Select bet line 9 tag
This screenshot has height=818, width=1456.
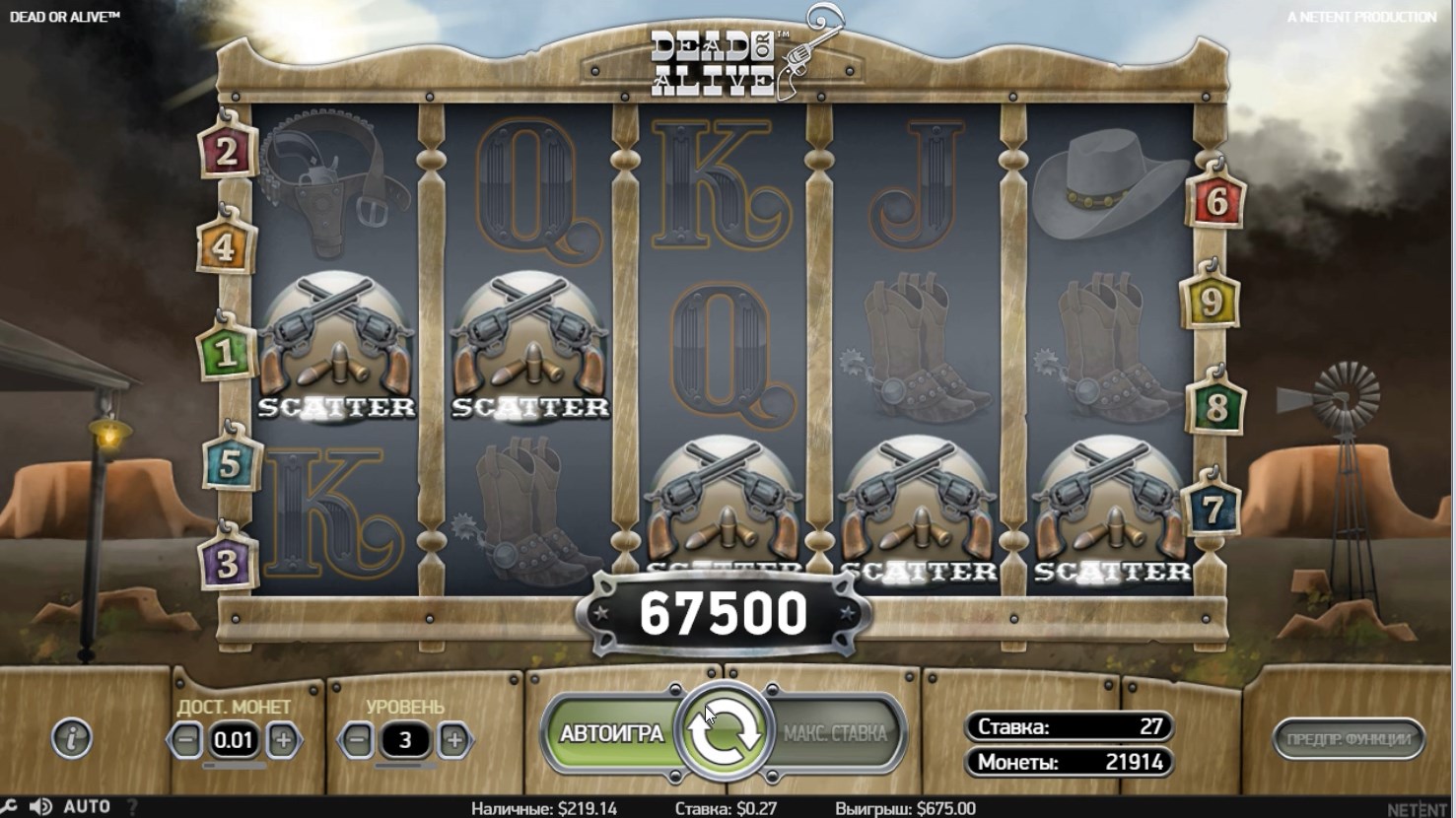tap(1211, 302)
